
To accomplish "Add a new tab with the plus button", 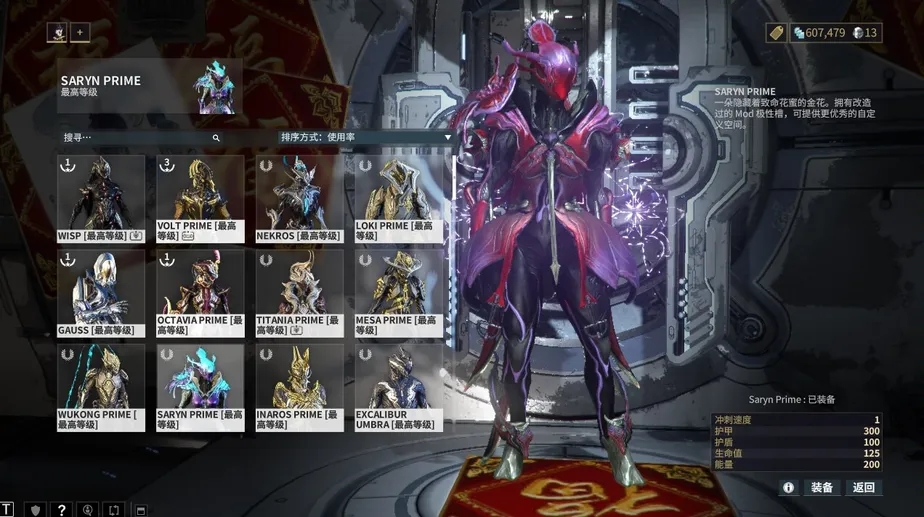I will pos(80,33).
